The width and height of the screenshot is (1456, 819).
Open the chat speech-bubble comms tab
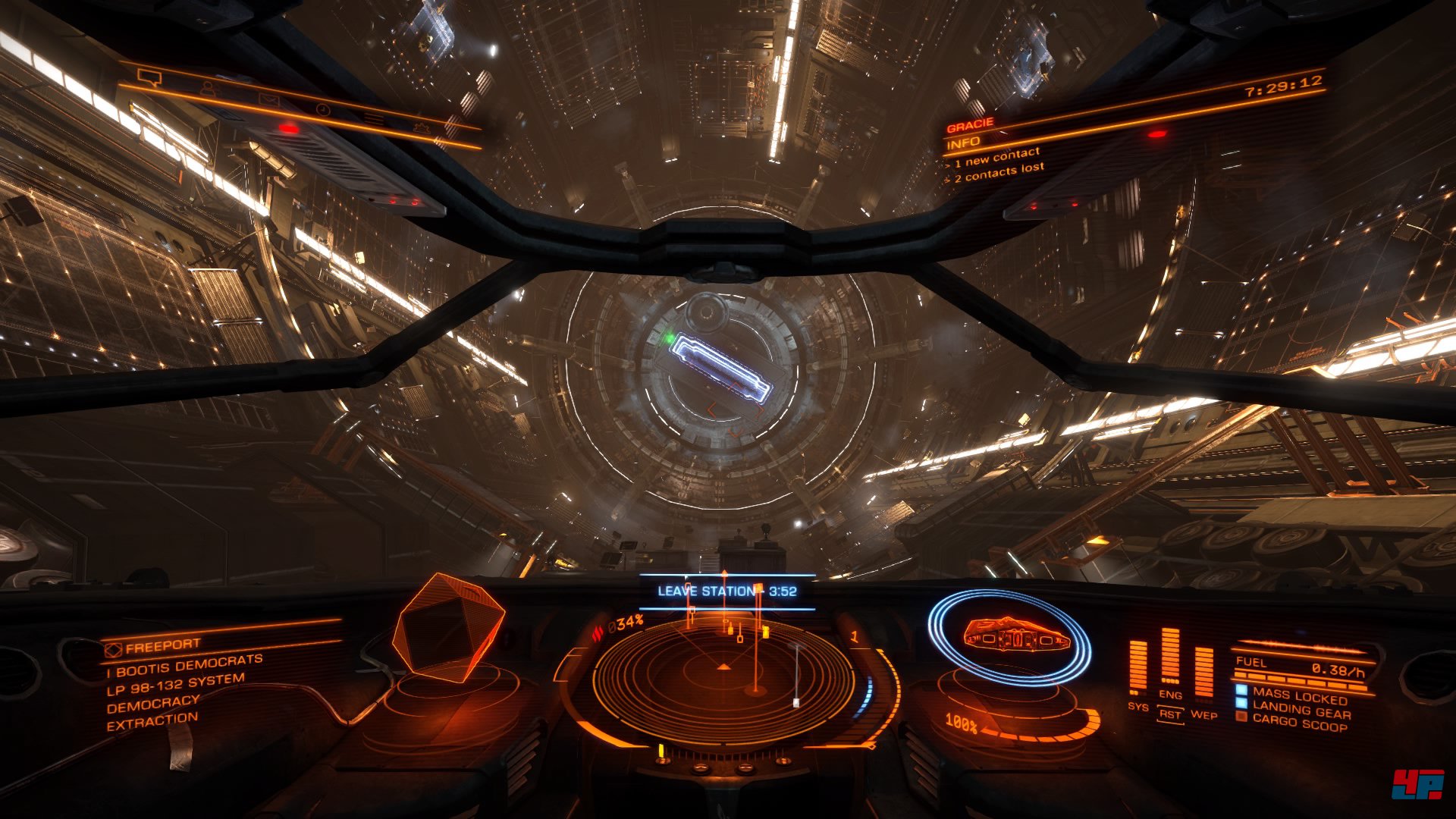pyautogui.click(x=149, y=77)
